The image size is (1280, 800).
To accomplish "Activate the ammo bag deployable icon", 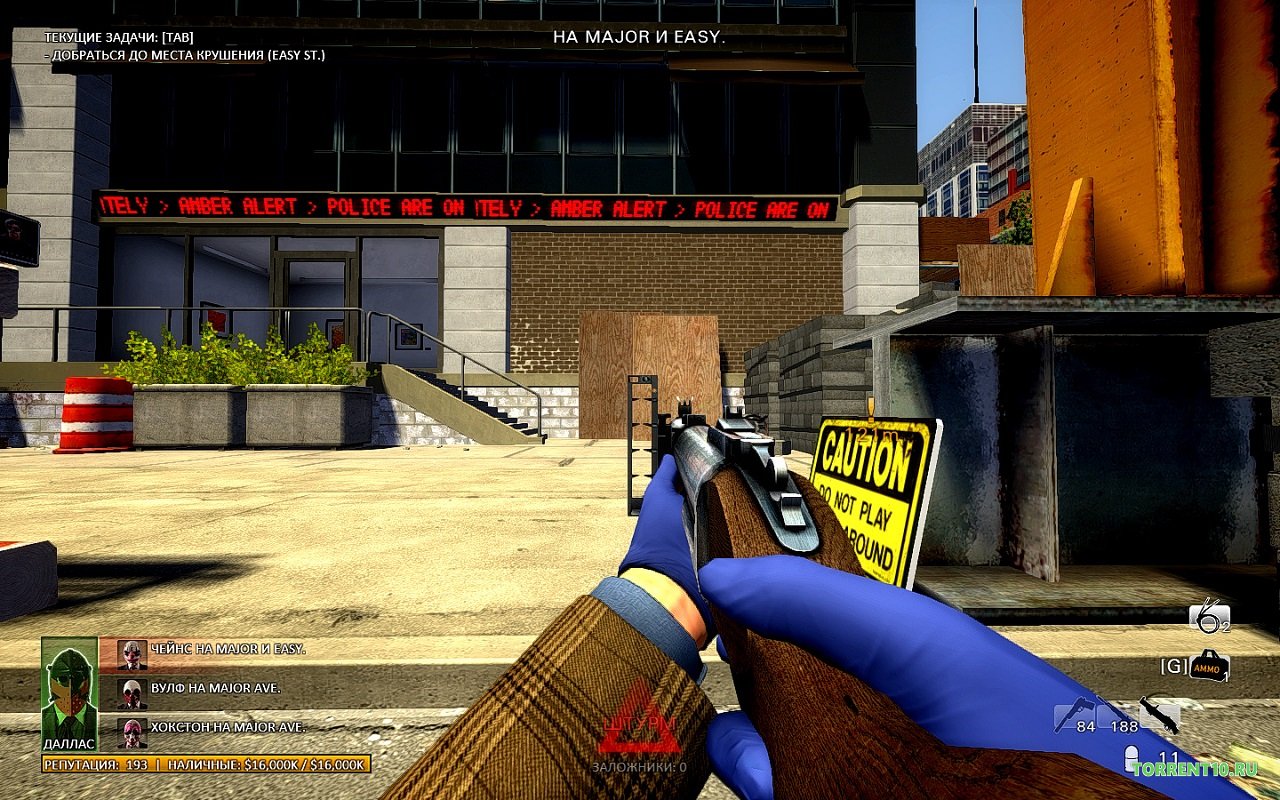I will click(1209, 666).
